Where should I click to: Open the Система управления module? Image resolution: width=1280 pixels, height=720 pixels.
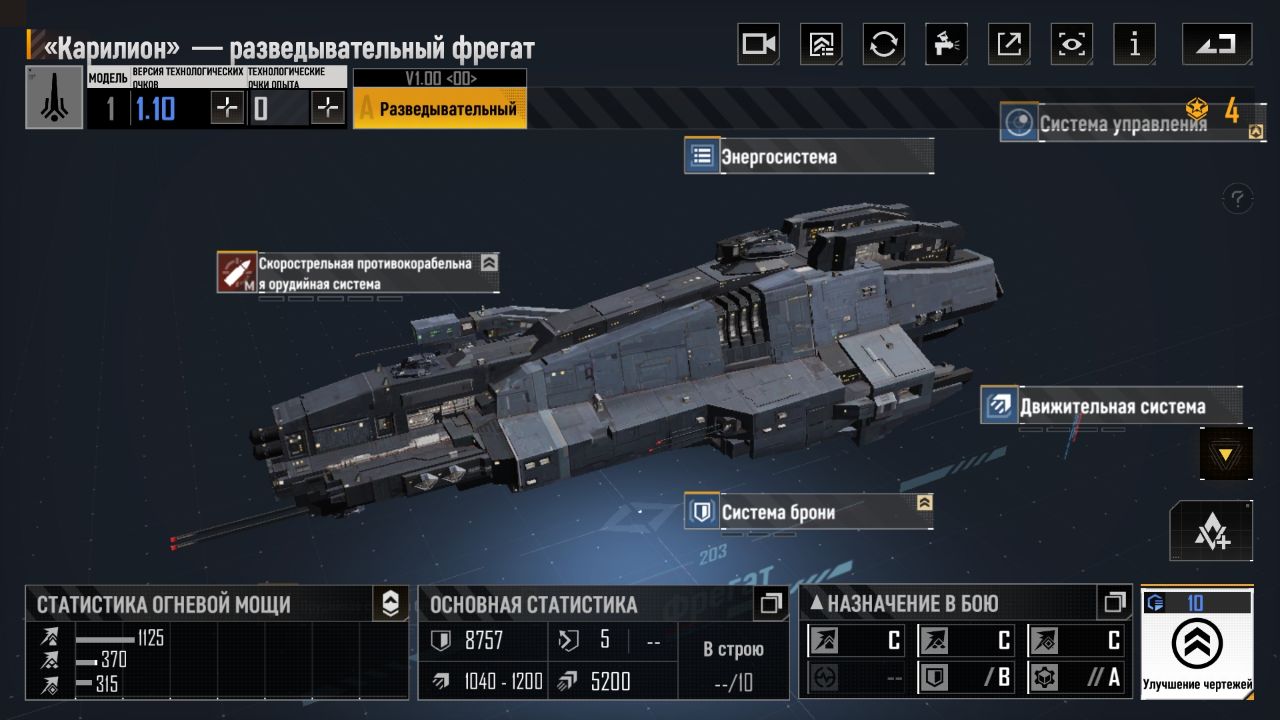click(x=1120, y=124)
